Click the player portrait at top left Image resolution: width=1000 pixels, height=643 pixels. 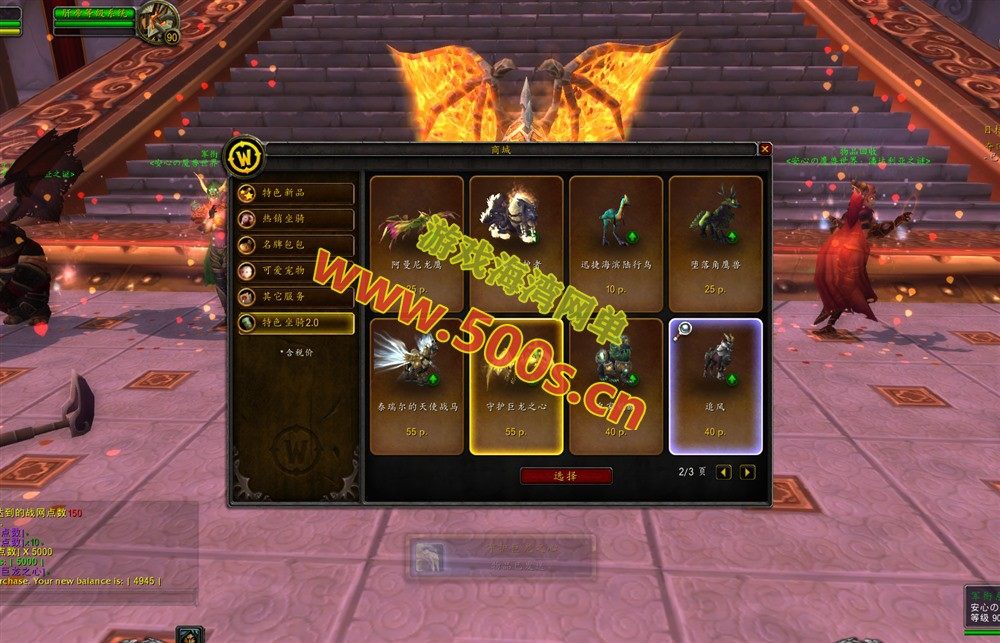[157, 20]
